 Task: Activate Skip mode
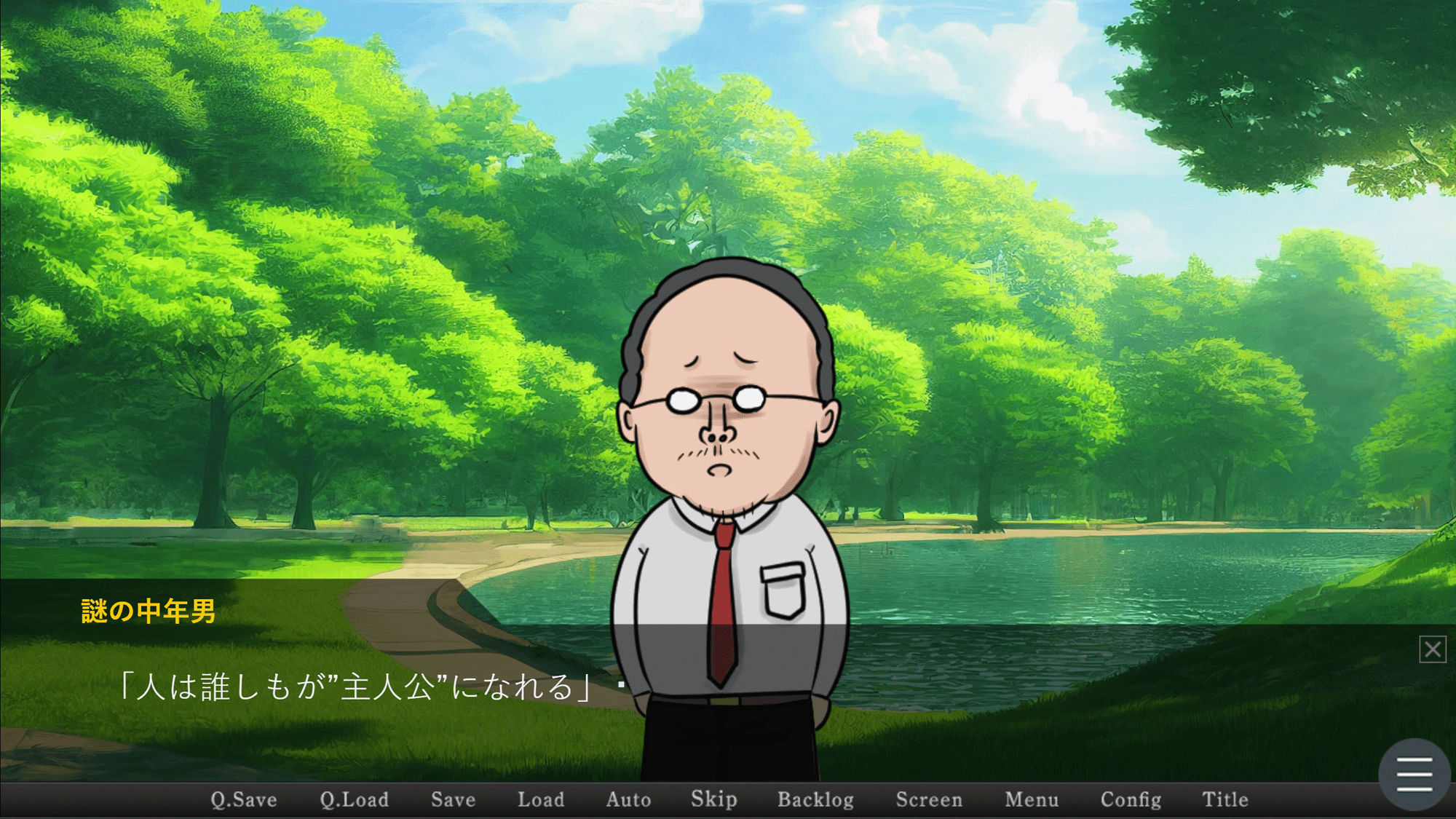(713, 799)
